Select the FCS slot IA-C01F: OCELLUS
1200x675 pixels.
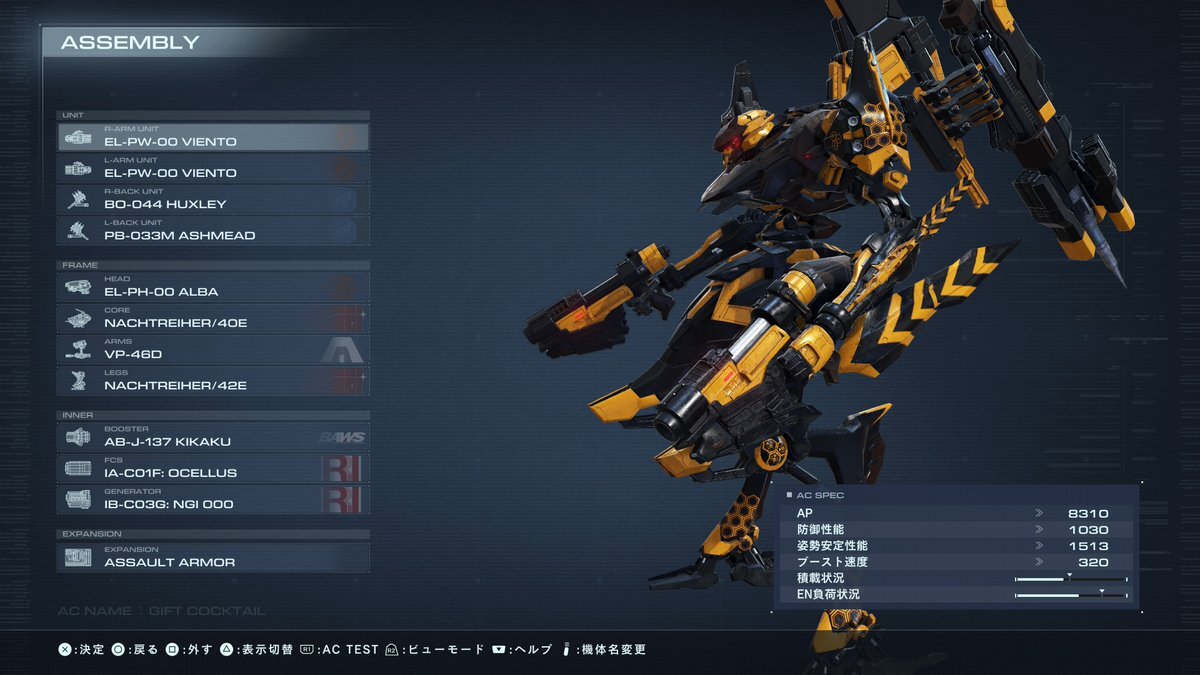click(x=213, y=468)
